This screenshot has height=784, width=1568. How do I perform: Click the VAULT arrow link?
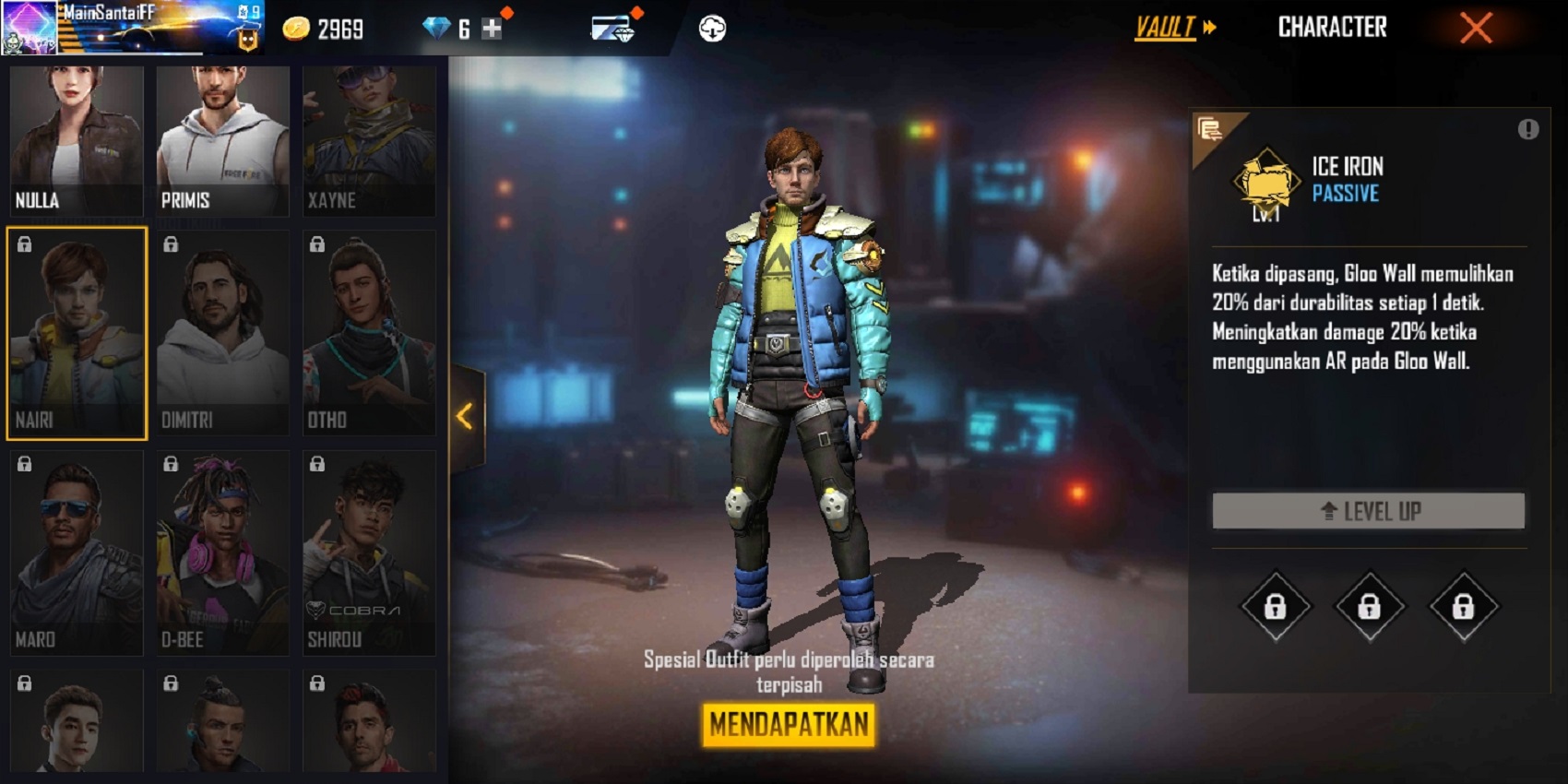(x=1209, y=27)
